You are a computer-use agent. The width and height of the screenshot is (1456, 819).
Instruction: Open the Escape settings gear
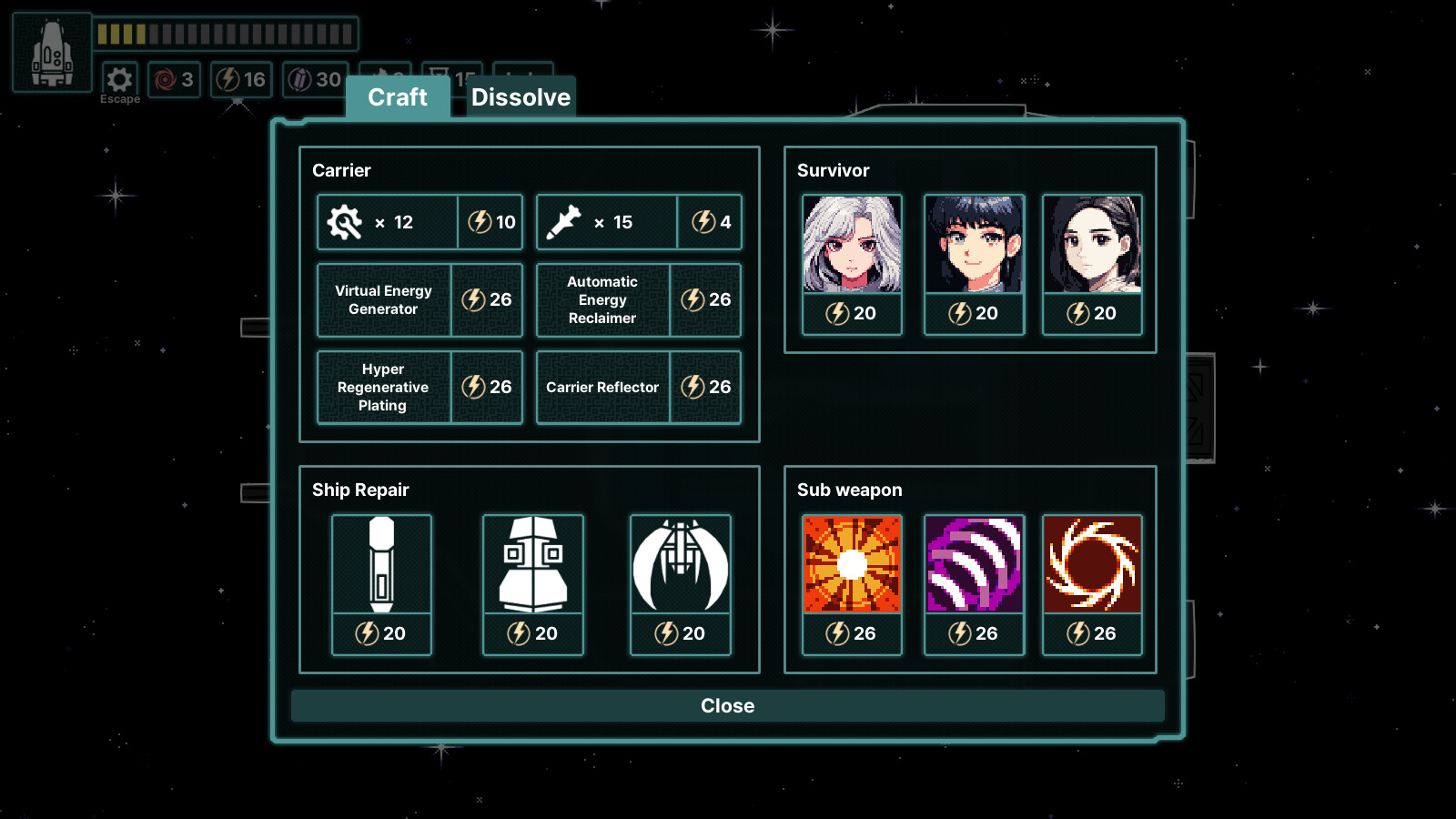click(118, 80)
